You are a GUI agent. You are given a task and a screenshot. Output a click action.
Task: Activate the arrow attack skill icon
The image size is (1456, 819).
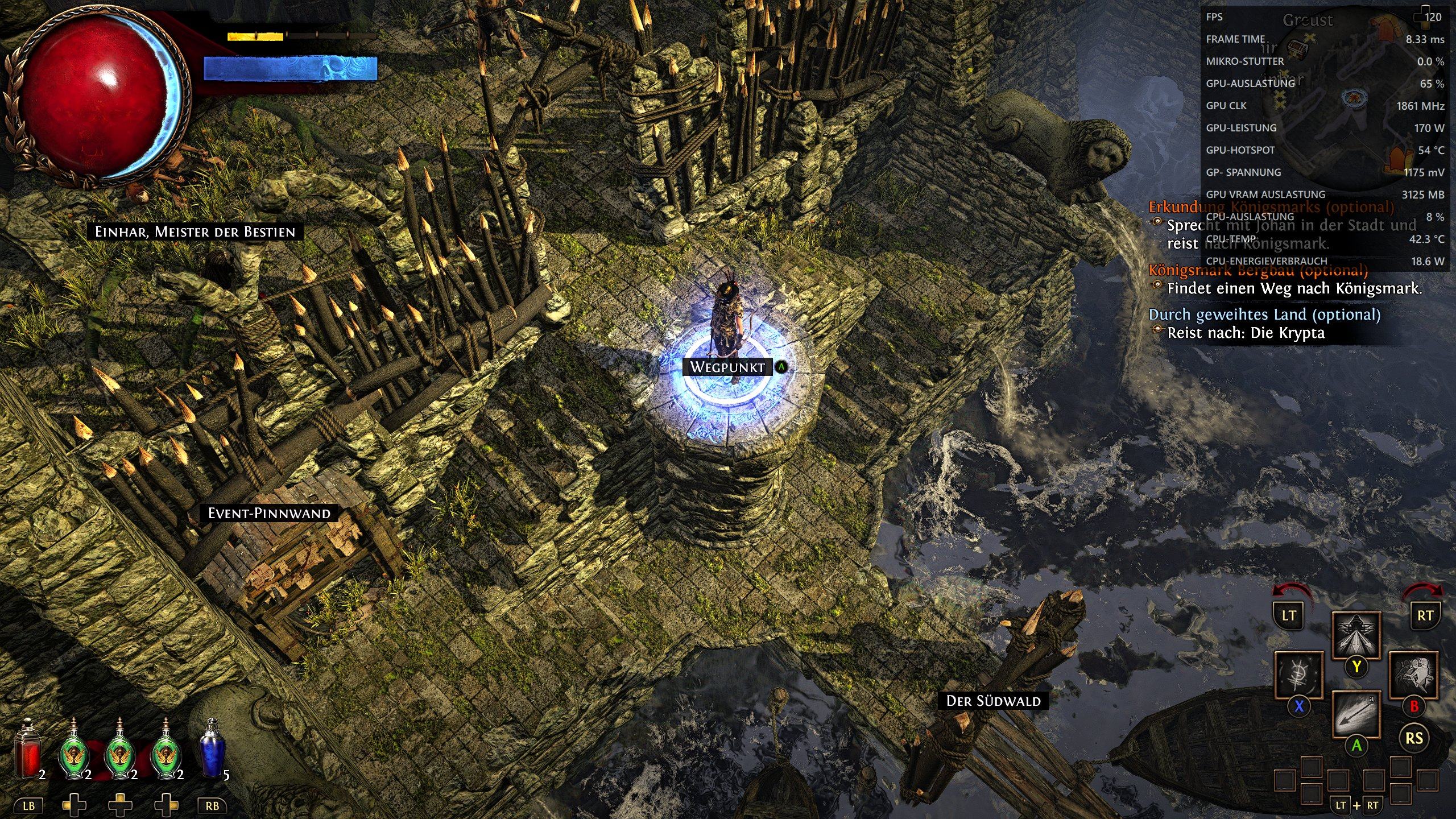coord(1356,714)
